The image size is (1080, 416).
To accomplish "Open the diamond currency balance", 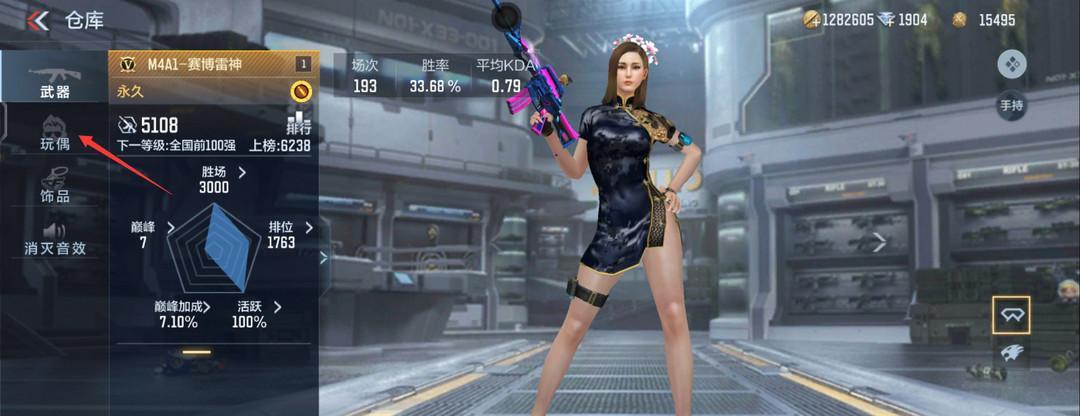I will [903, 20].
